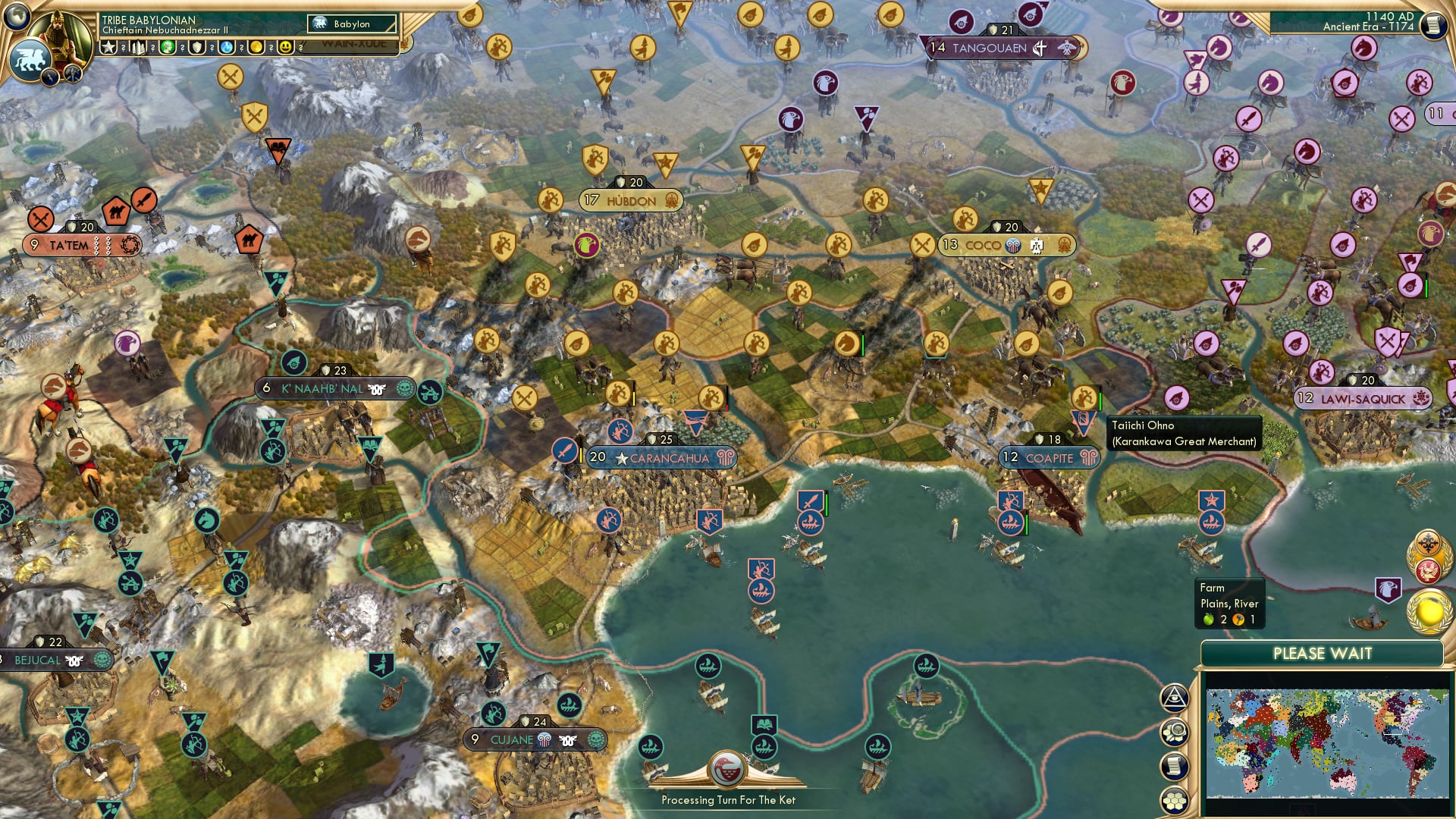Select the Lawi-Saquick city banner
The height and width of the screenshot is (819, 1456).
point(1365,397)
